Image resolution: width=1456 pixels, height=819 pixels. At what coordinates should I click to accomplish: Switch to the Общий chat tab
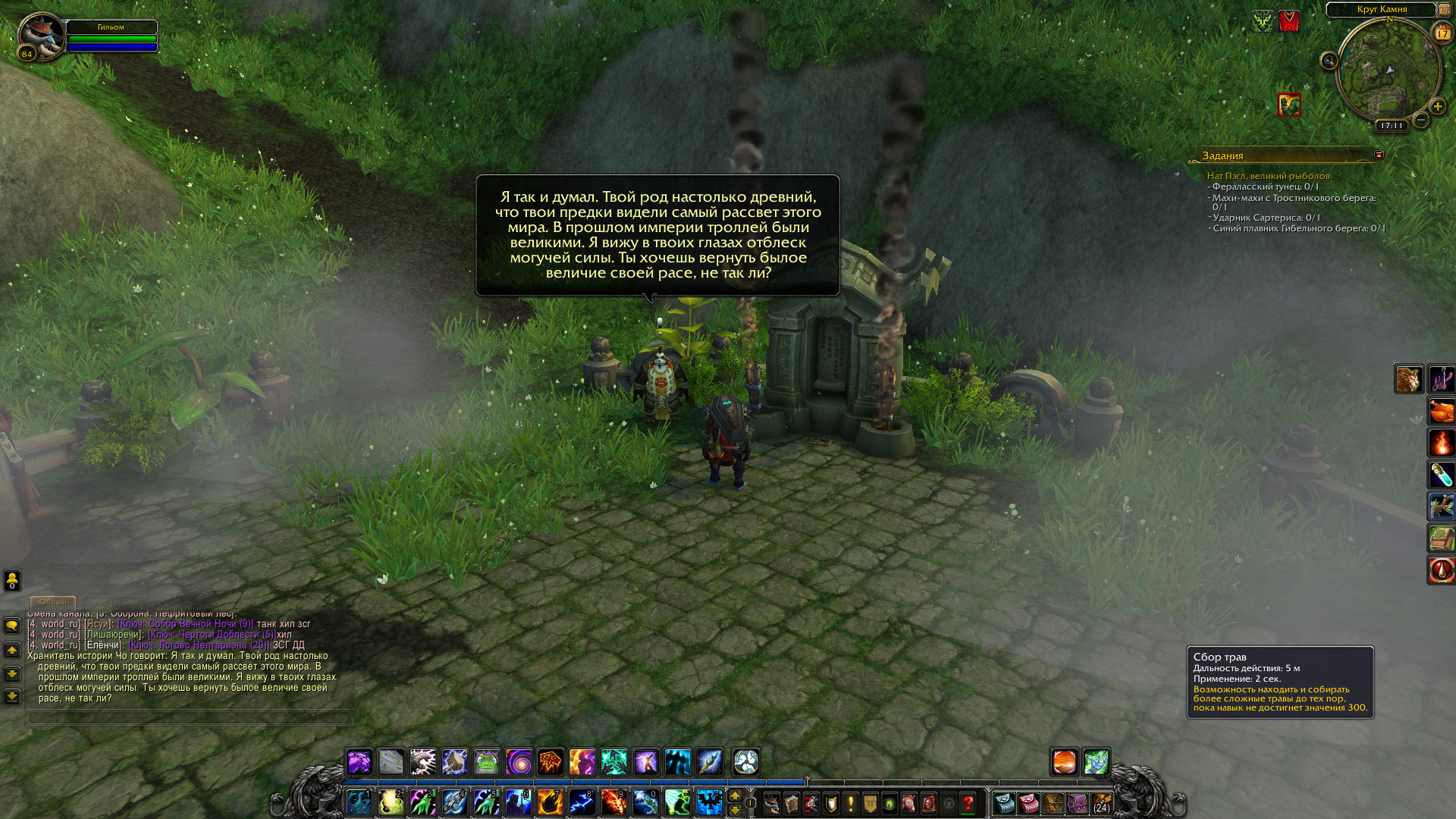coord(53,602)
